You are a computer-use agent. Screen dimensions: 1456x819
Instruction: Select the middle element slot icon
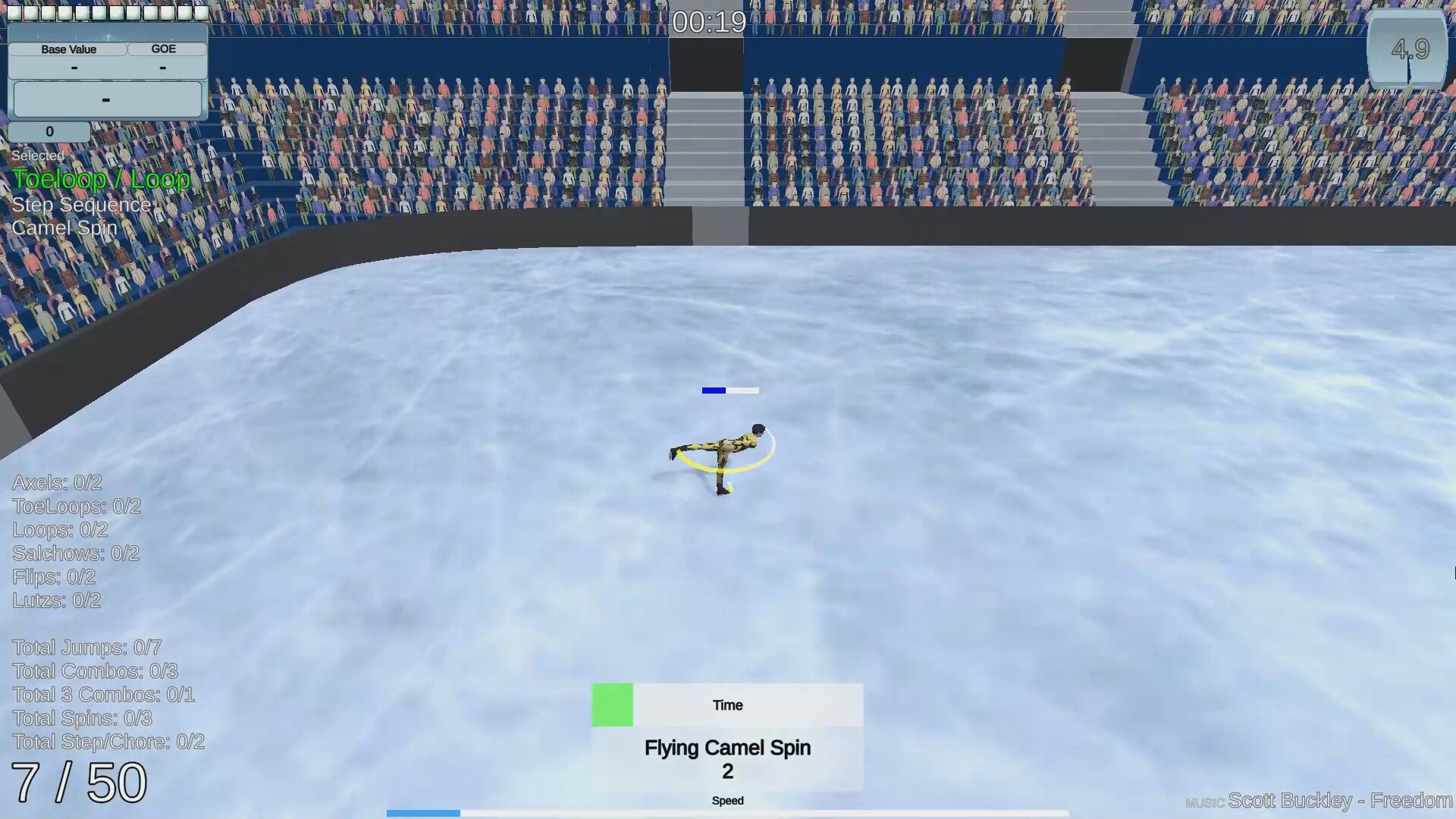pyautogui.click(x=99, y=12)
